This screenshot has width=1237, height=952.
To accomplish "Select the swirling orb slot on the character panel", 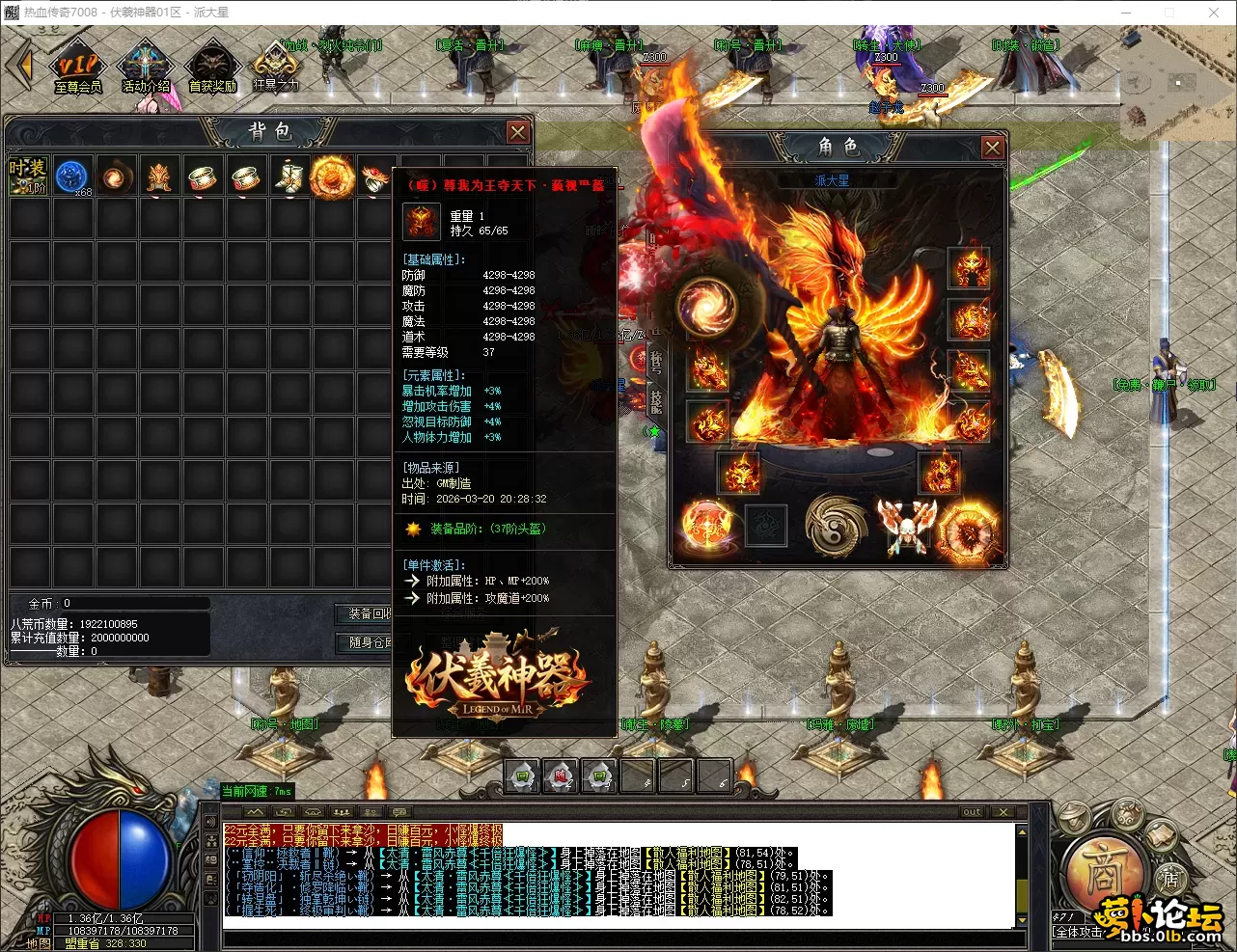I will pos(707,307).
